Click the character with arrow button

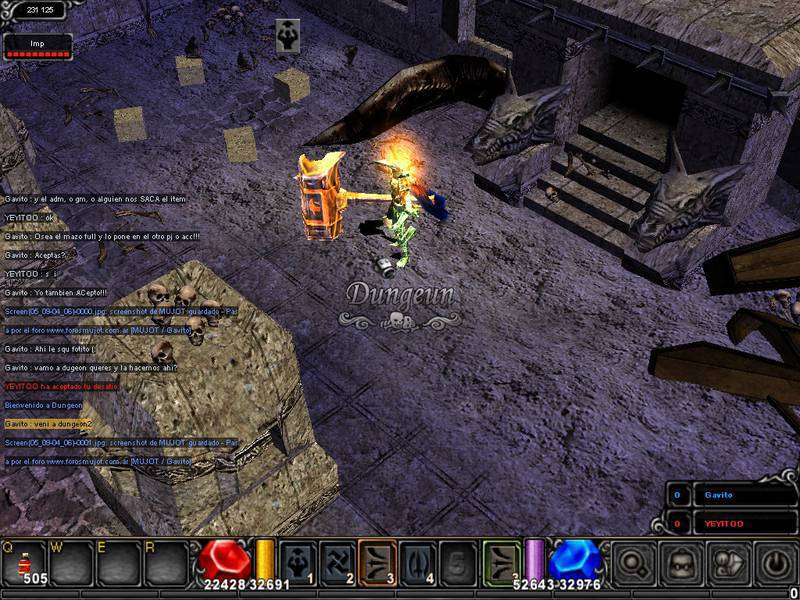pyautogui.click(x=729, y=563)
